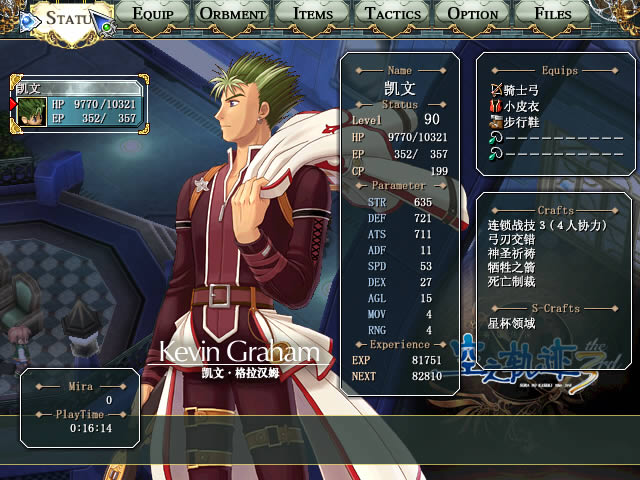Show the Items tab
The image size is (640, 480).
click(313, 14)
